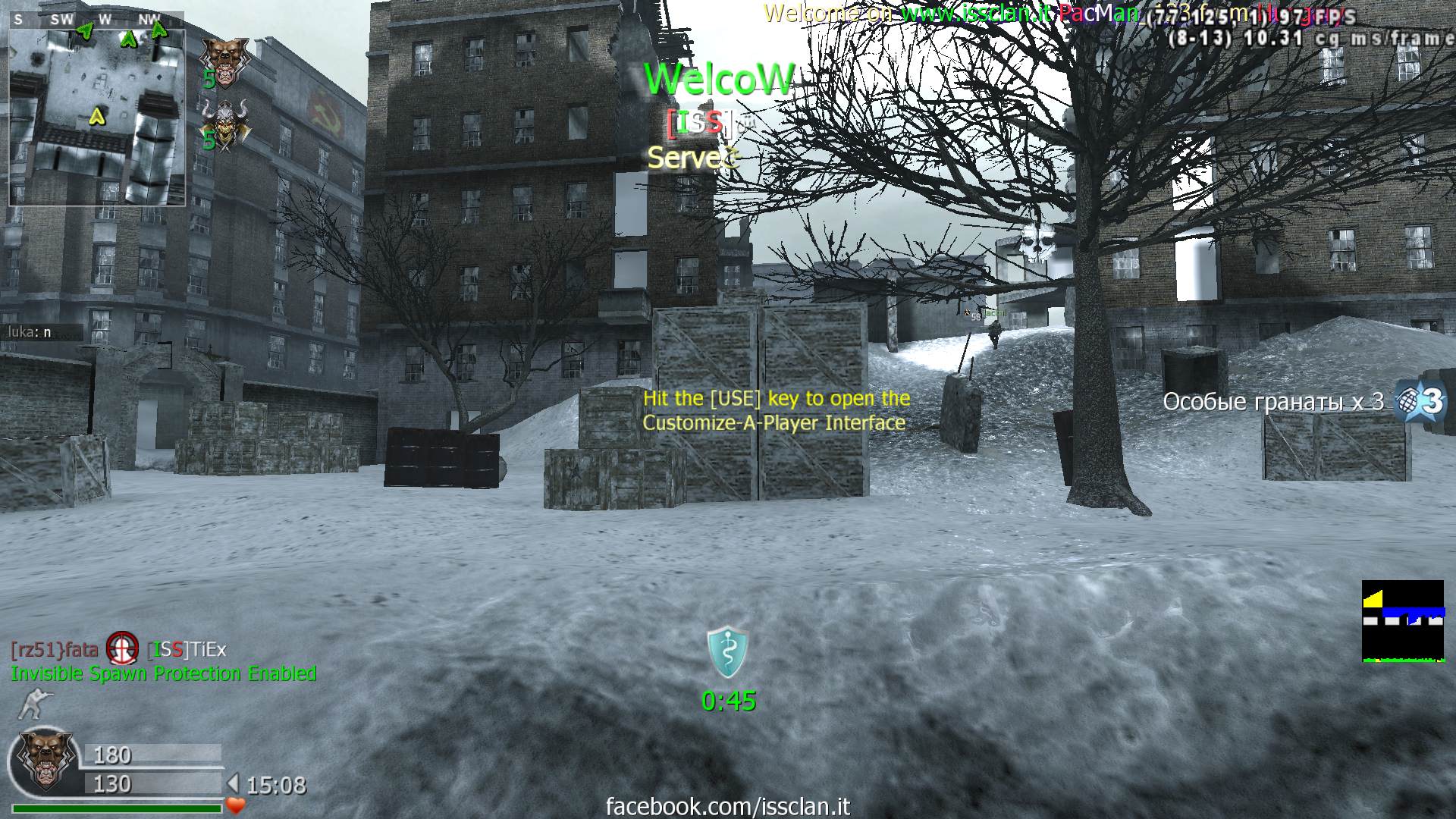1456x819 pixels.
Task: Click the luka chat message
Action: 30,332
